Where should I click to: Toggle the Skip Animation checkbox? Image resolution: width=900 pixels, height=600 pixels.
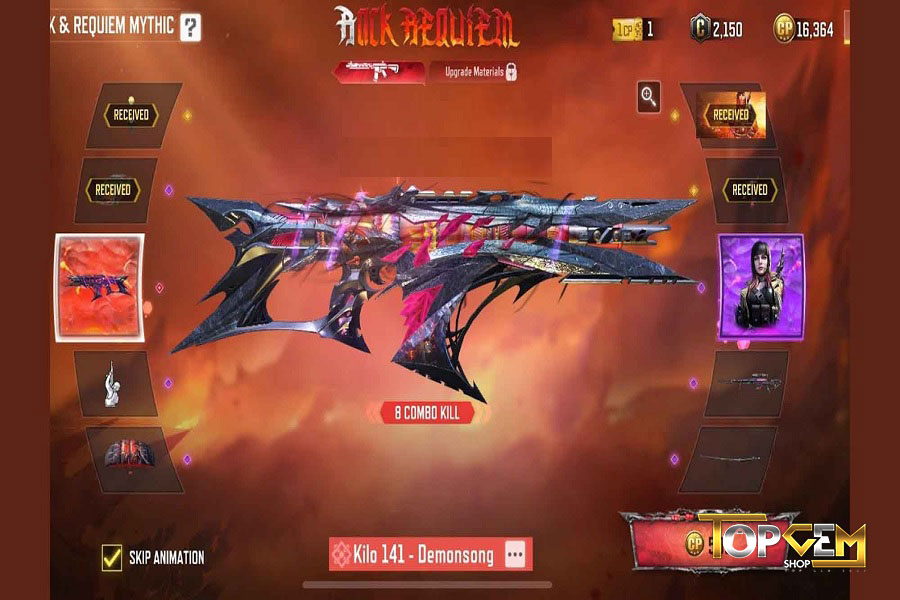[x=112, y=558]
